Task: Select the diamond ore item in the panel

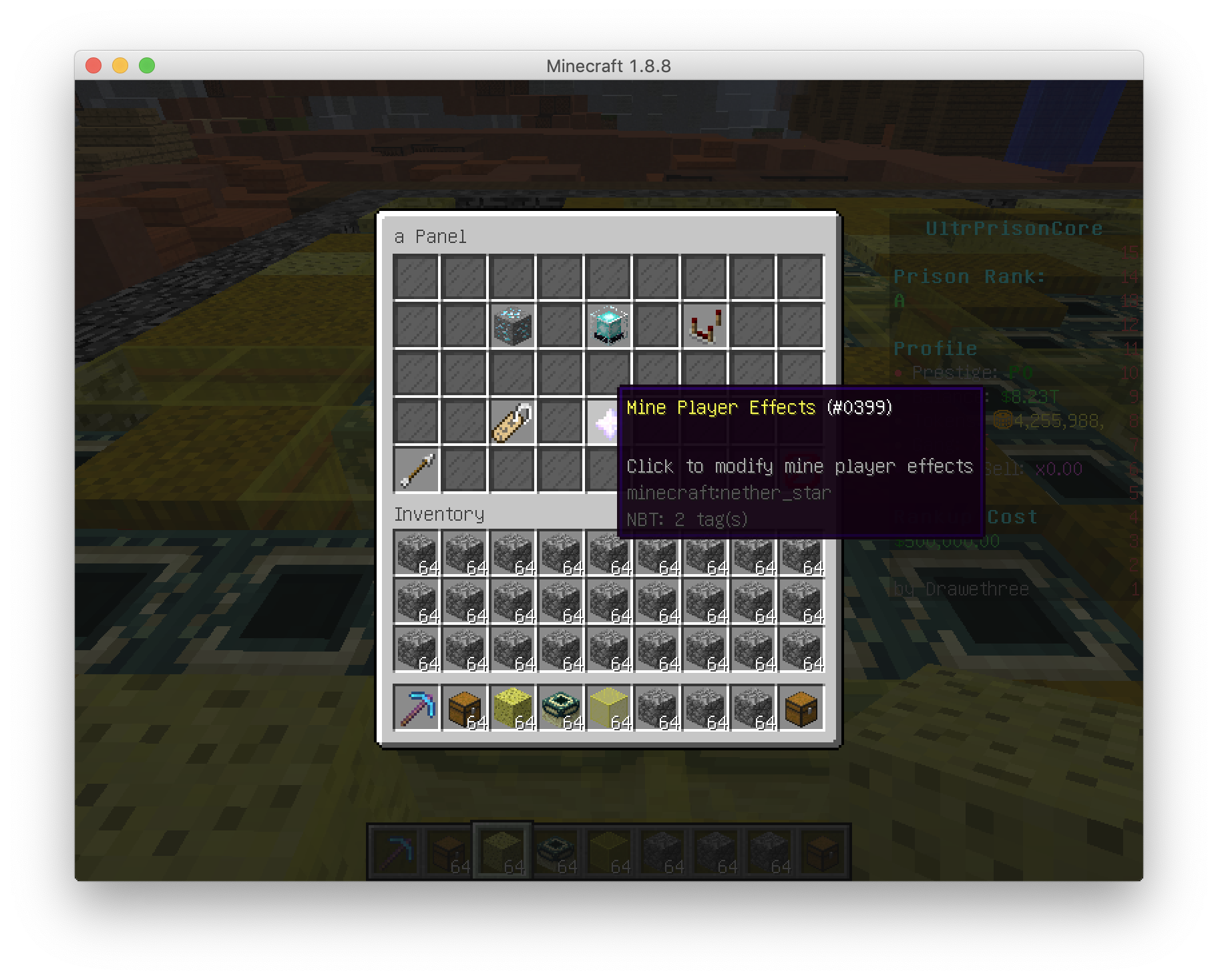Action: coord(512,326)
